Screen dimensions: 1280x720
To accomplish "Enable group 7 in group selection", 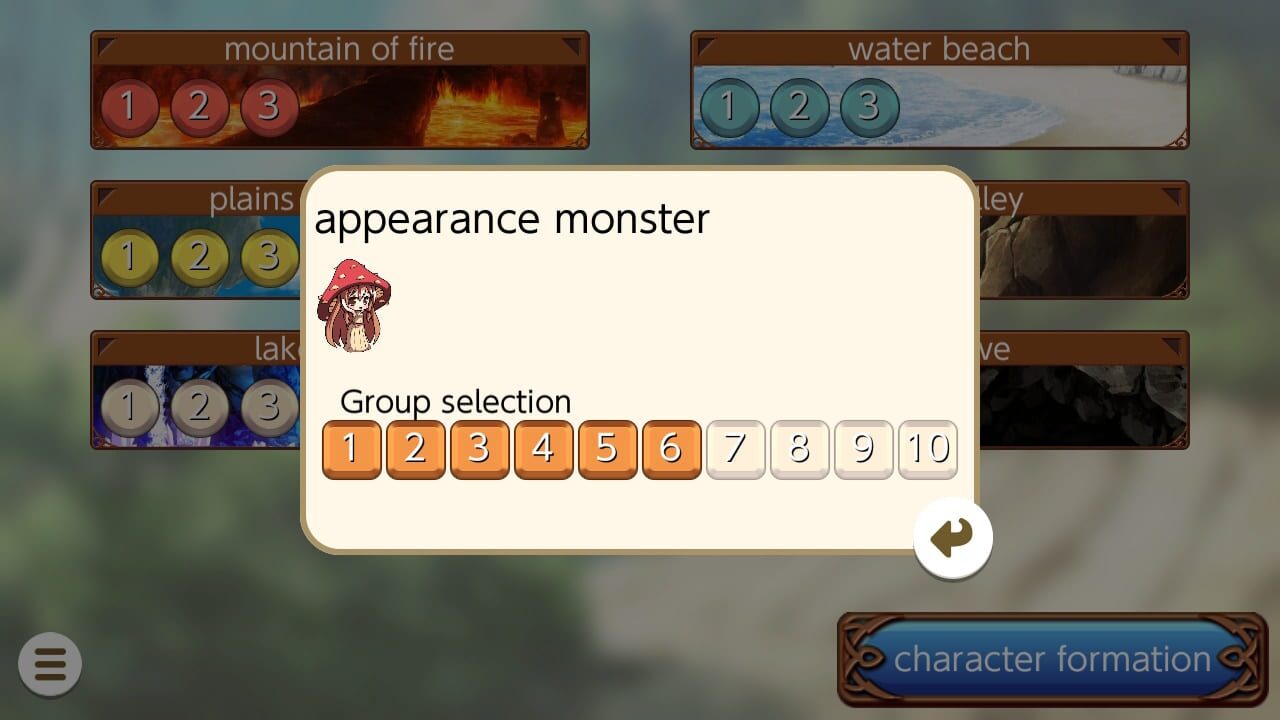I will point(736,450).
